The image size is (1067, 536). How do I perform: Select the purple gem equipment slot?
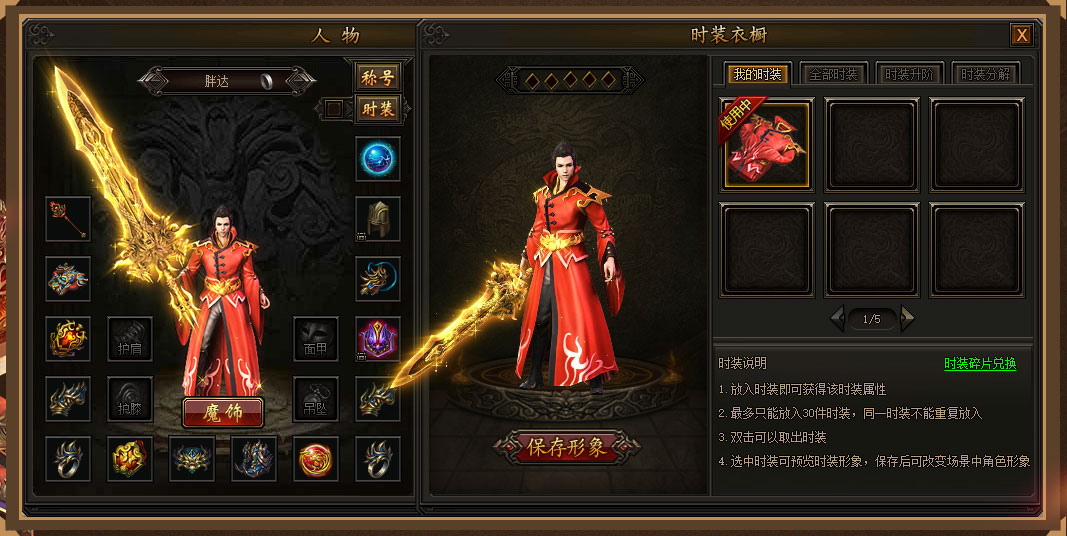click(378, 339)
